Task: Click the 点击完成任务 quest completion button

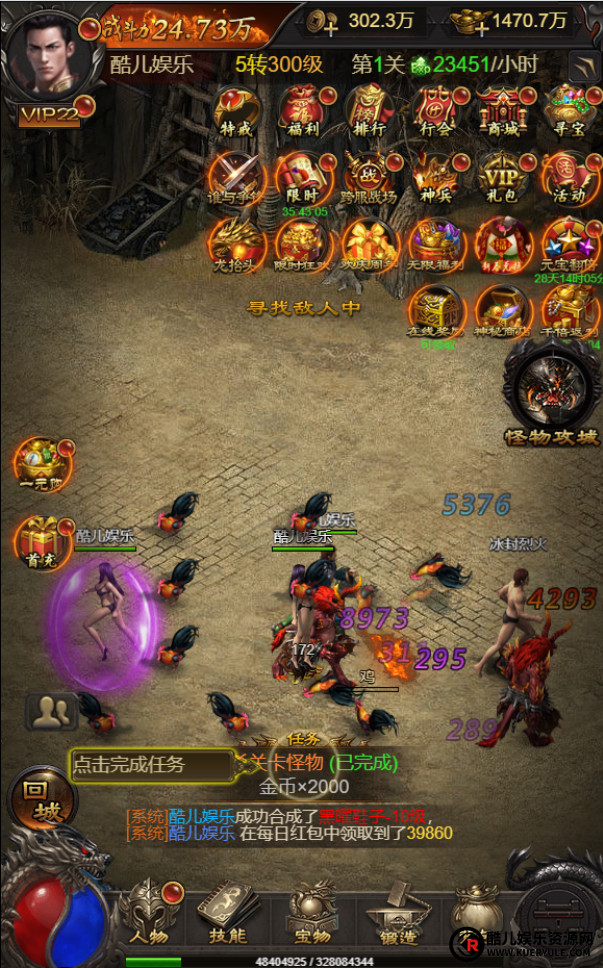Action: click(150, 765)
